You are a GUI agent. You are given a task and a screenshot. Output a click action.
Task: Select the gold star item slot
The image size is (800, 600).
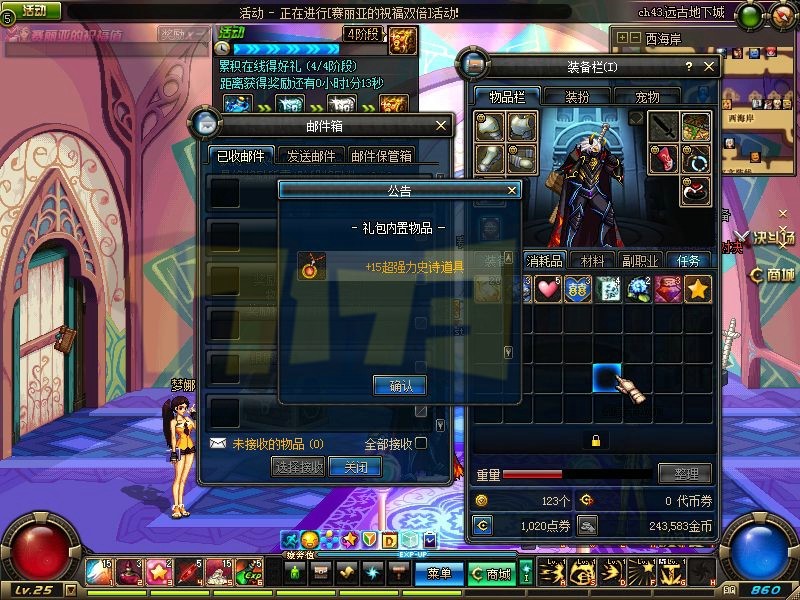[x=698, y=289]
